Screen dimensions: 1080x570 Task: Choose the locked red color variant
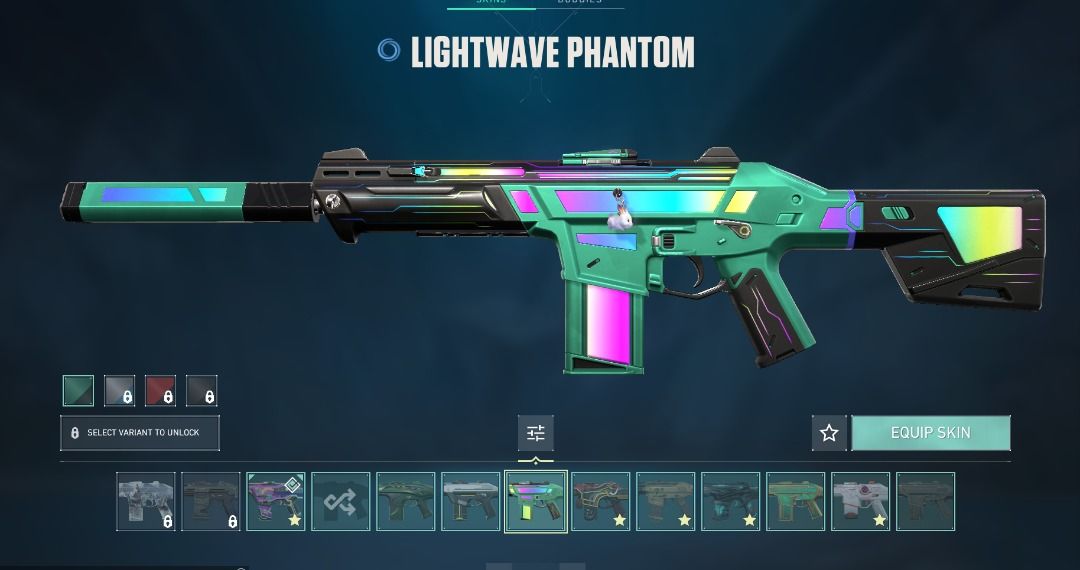[160, 391]
